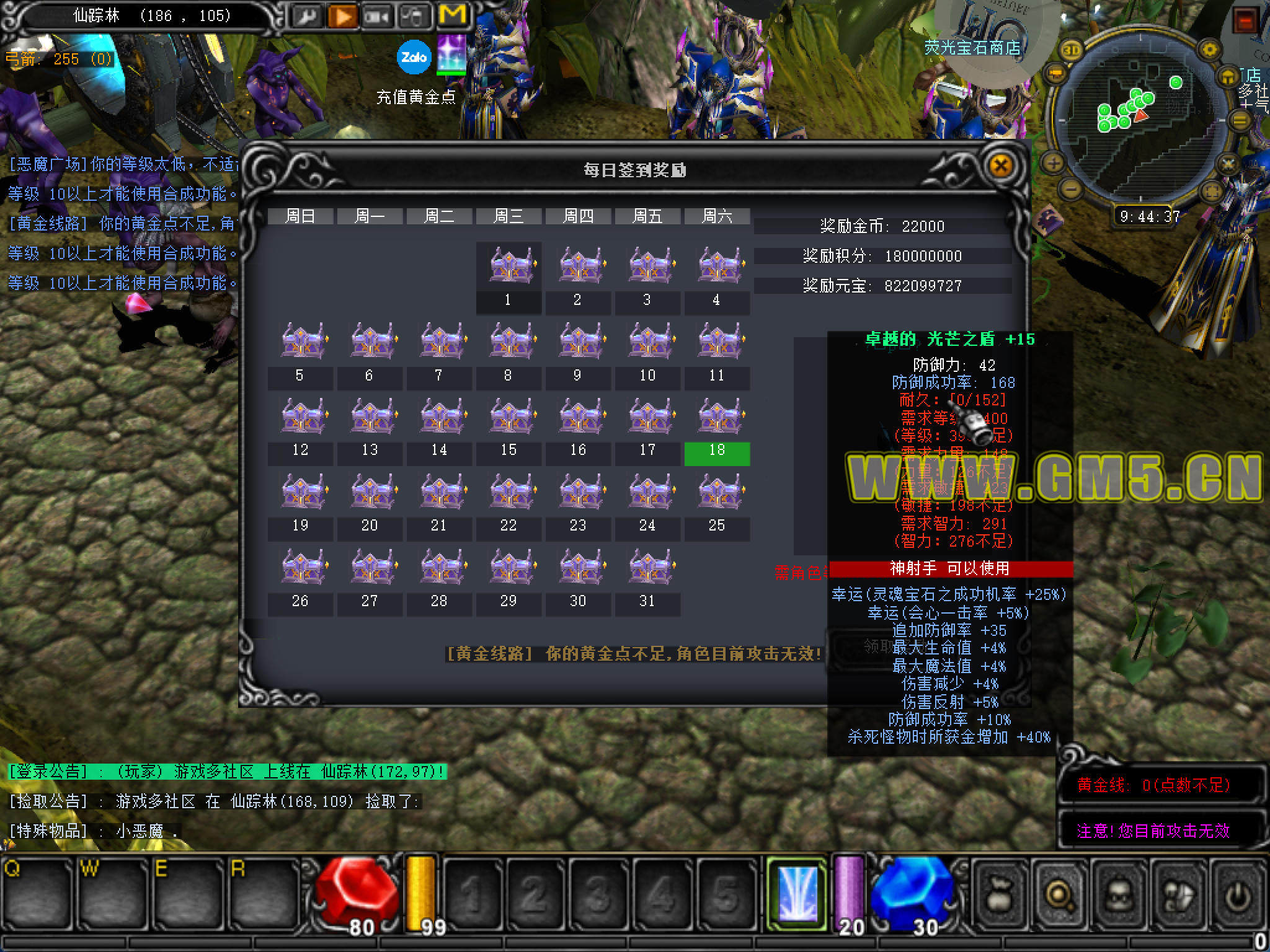Select the highlighted day 18 reward chest
1270x952 pixels.
pos(717,416)
